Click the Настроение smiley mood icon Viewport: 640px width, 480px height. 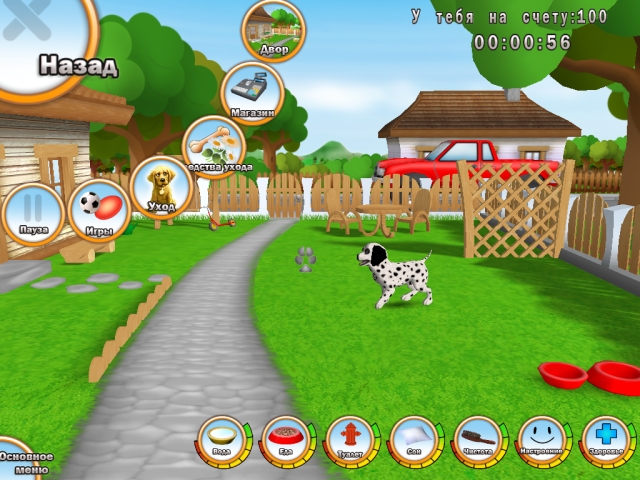tap(542, 440)
